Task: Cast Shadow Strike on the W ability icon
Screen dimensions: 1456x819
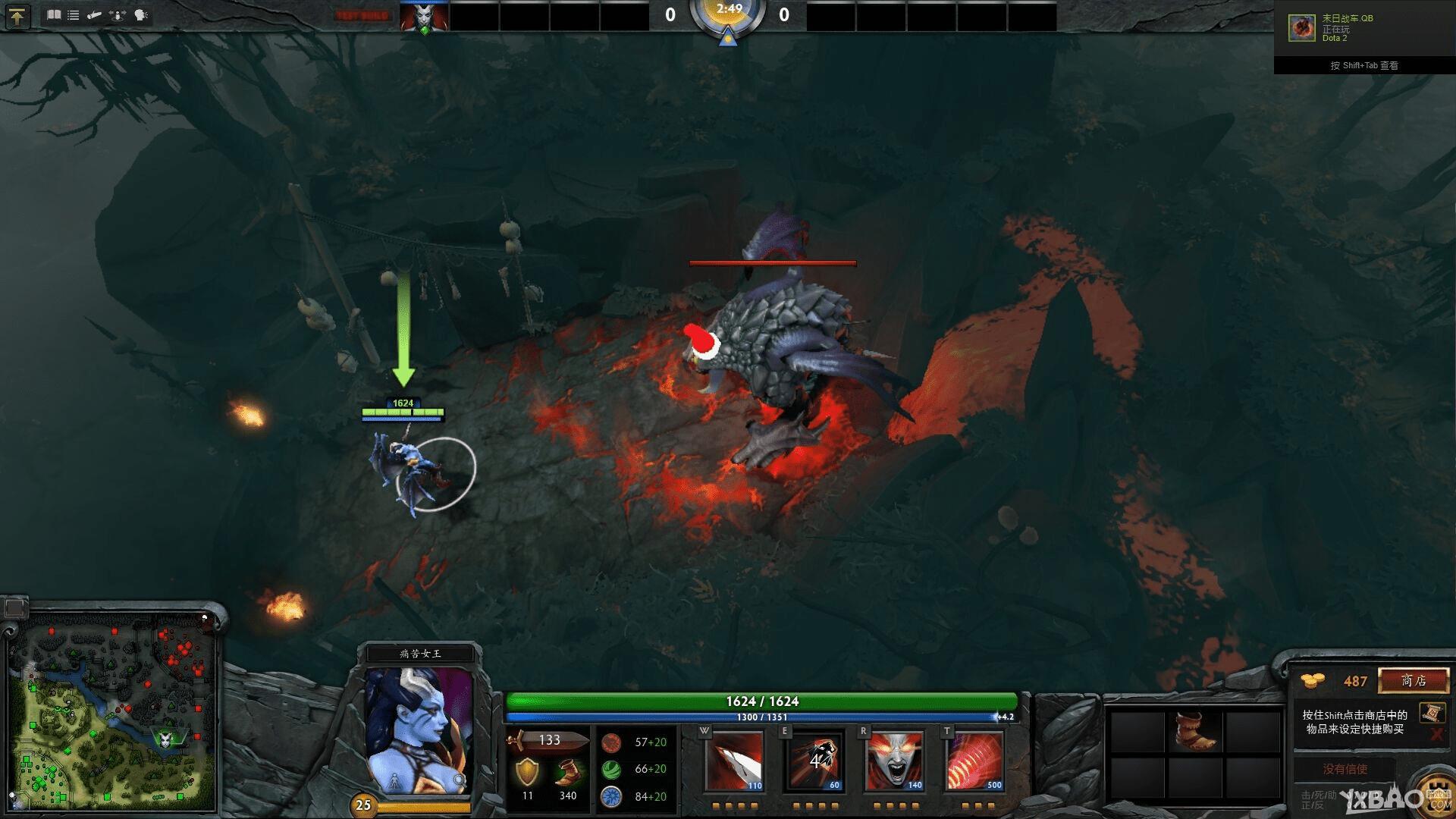Action: [735, 761]
